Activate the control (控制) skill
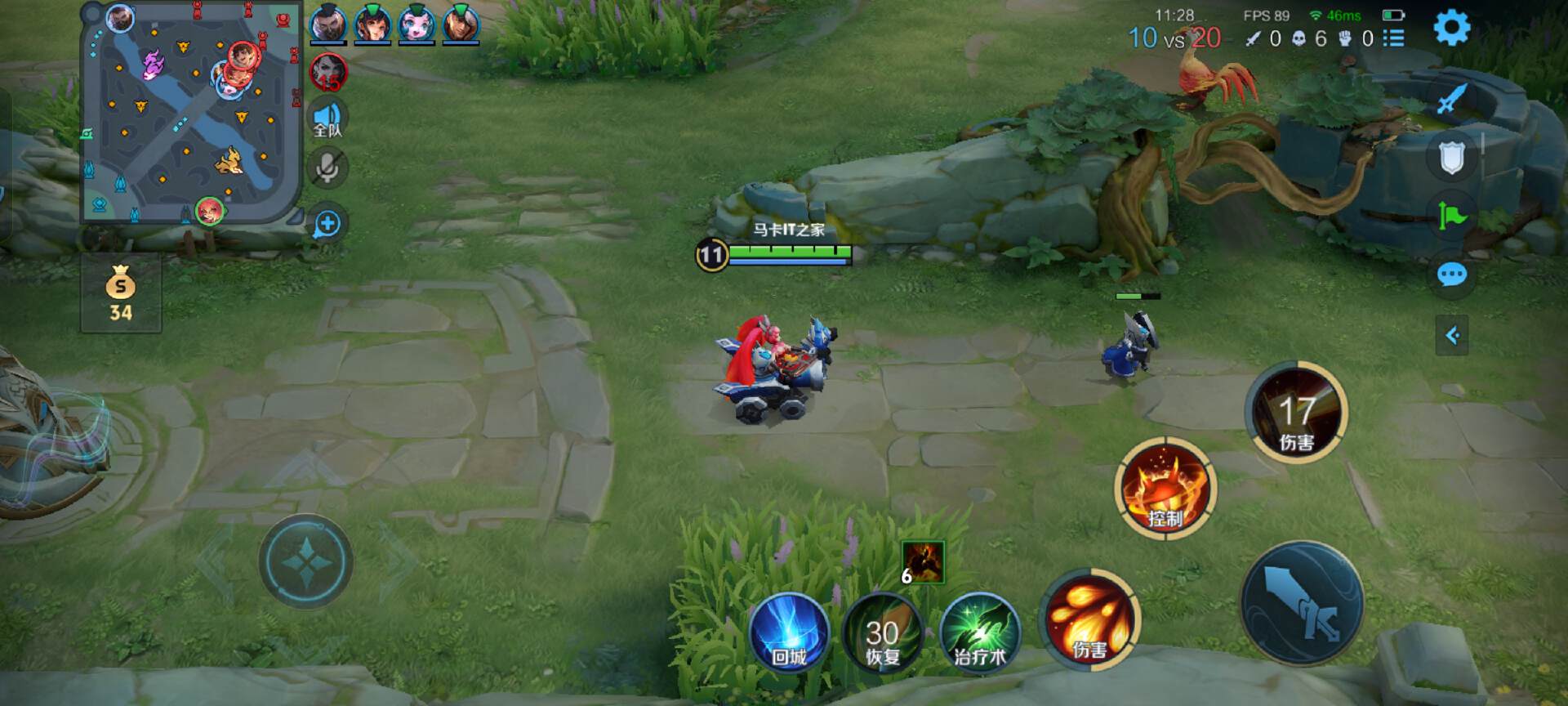This screenshot has height=706, width=1568. pyautogui.click(x=1165, y=489)
